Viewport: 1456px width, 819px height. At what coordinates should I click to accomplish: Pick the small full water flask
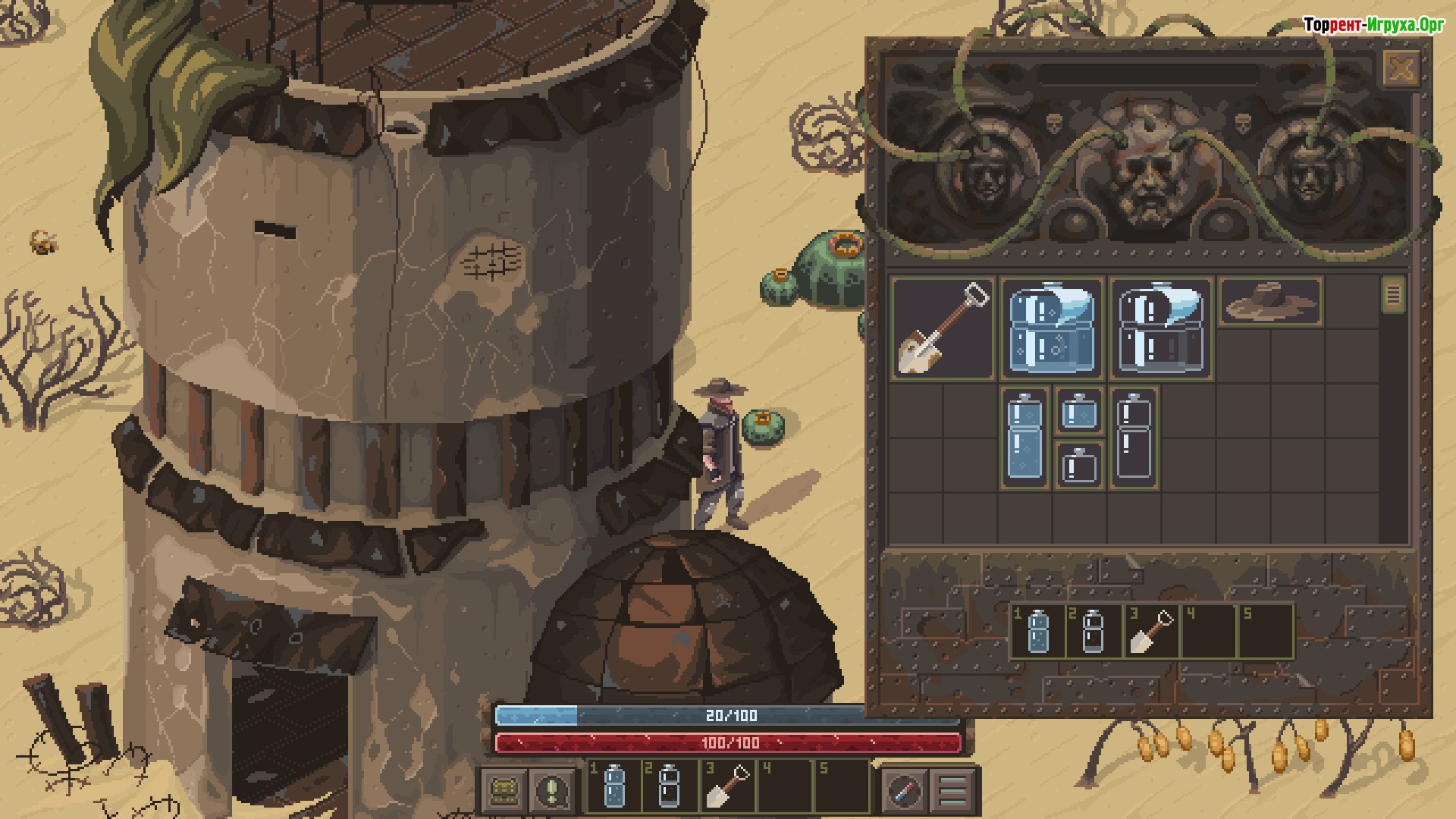pos(1079,412)
